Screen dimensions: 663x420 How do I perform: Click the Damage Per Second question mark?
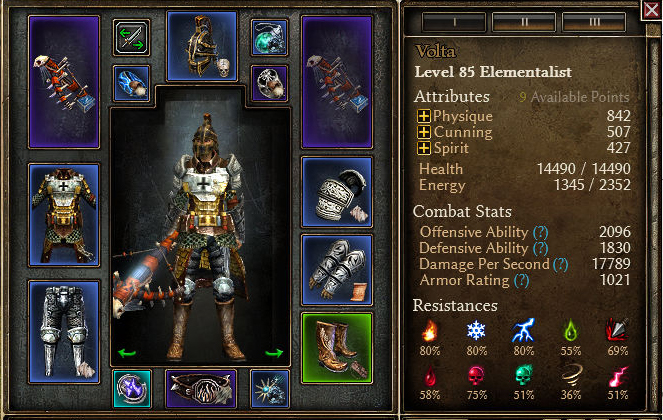[x=560, y=264]
